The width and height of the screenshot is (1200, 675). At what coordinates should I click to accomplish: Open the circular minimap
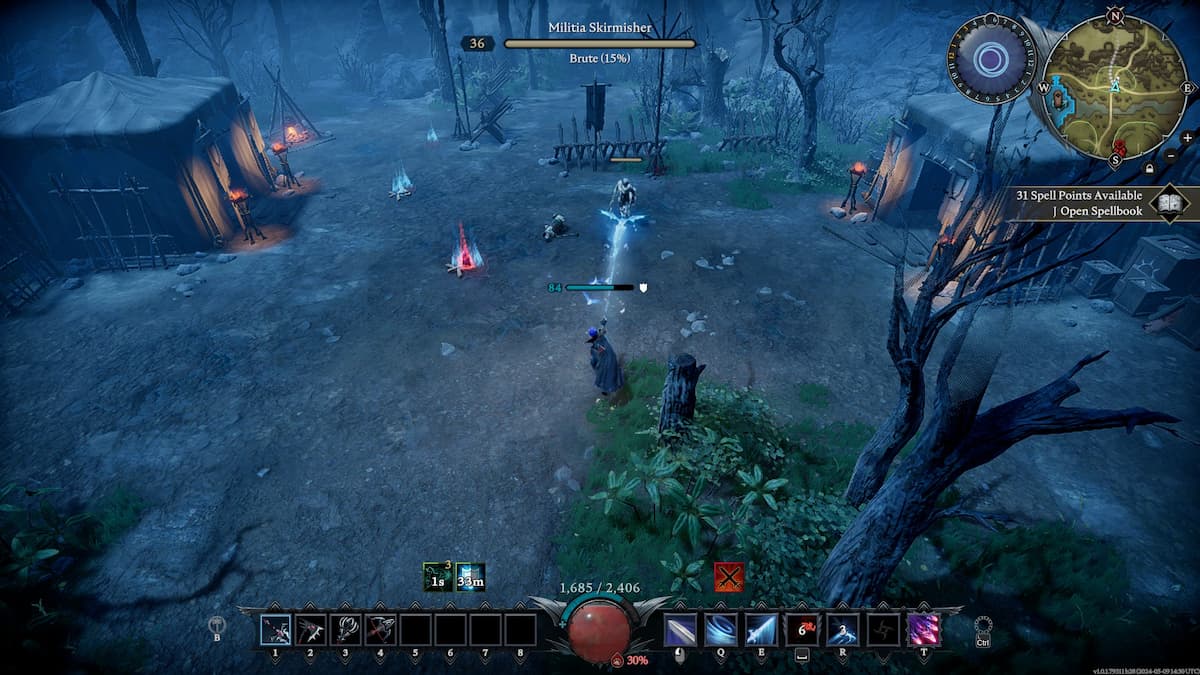pyautogui.click(x=1115, y=87)
